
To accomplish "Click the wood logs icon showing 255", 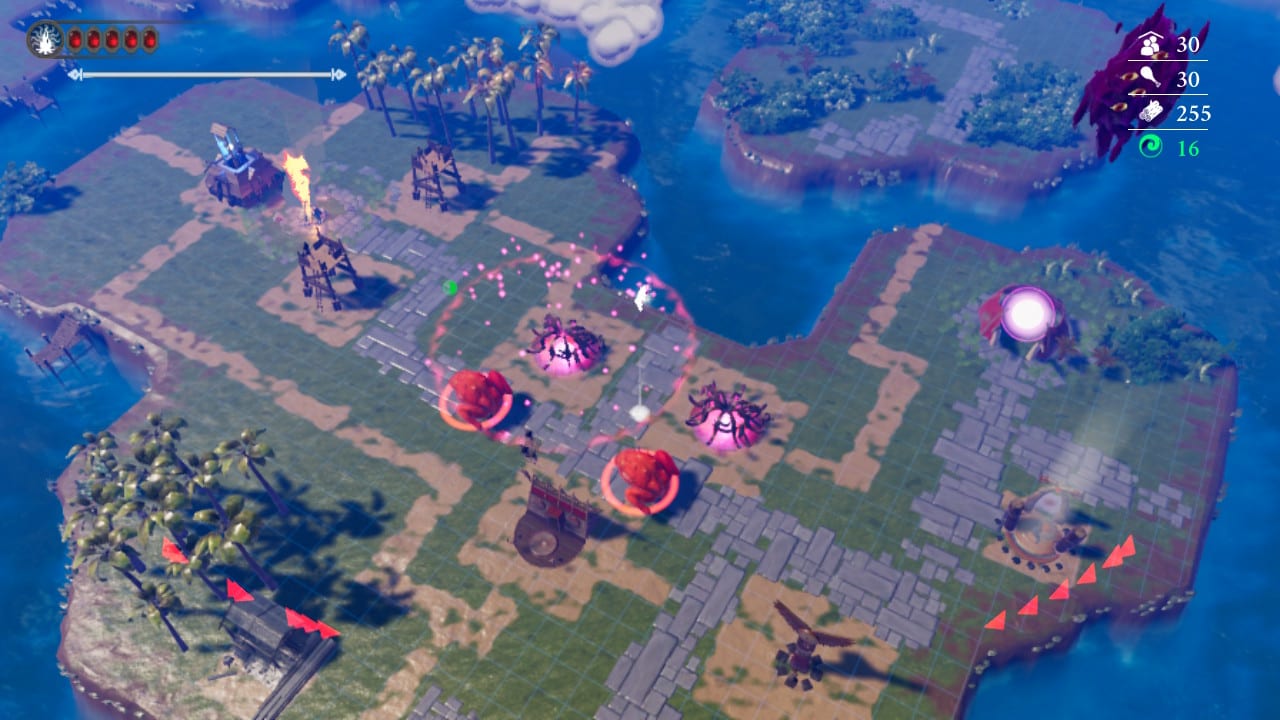I will pos(1150,113).
